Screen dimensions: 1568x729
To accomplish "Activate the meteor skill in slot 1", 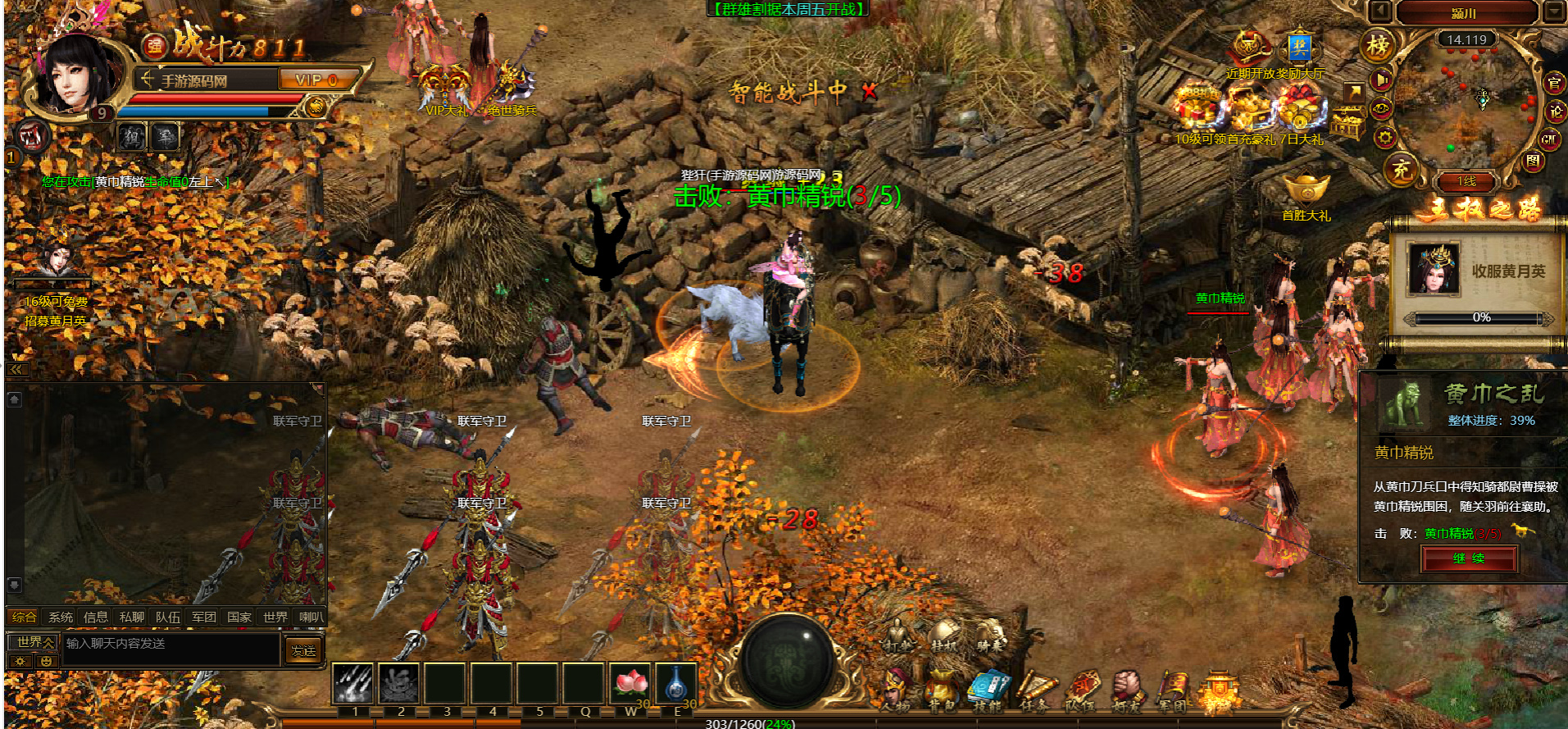I will 354,684.
